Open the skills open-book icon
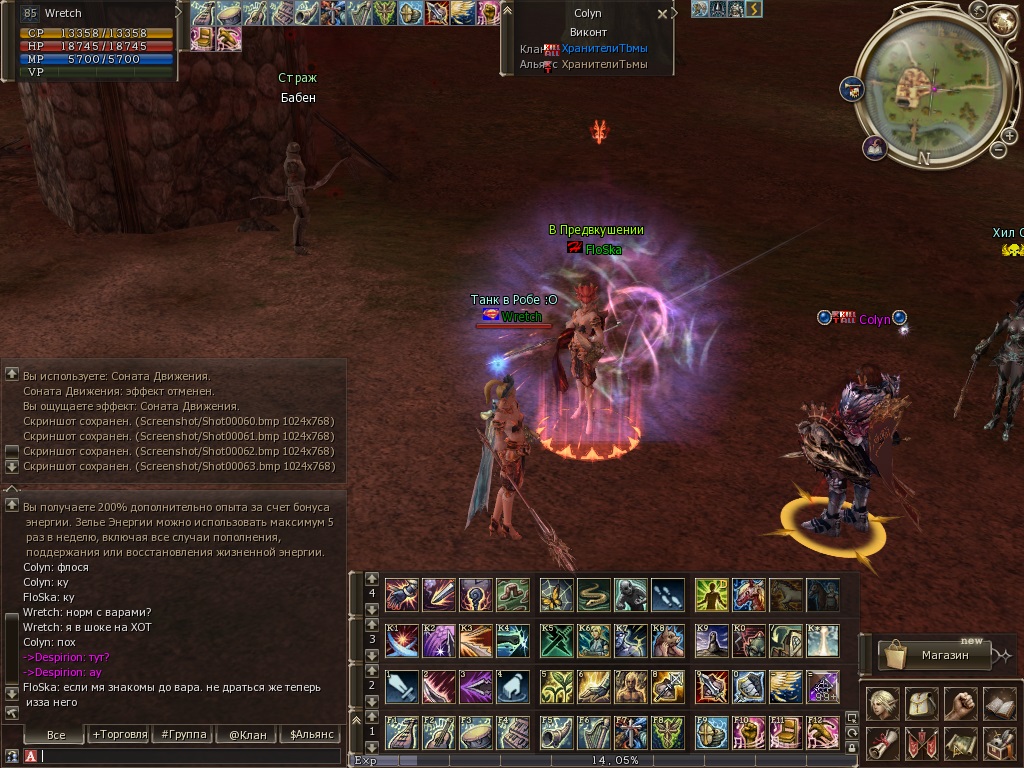The width and height of the screenshot is (1024, 768). (999, 703)
